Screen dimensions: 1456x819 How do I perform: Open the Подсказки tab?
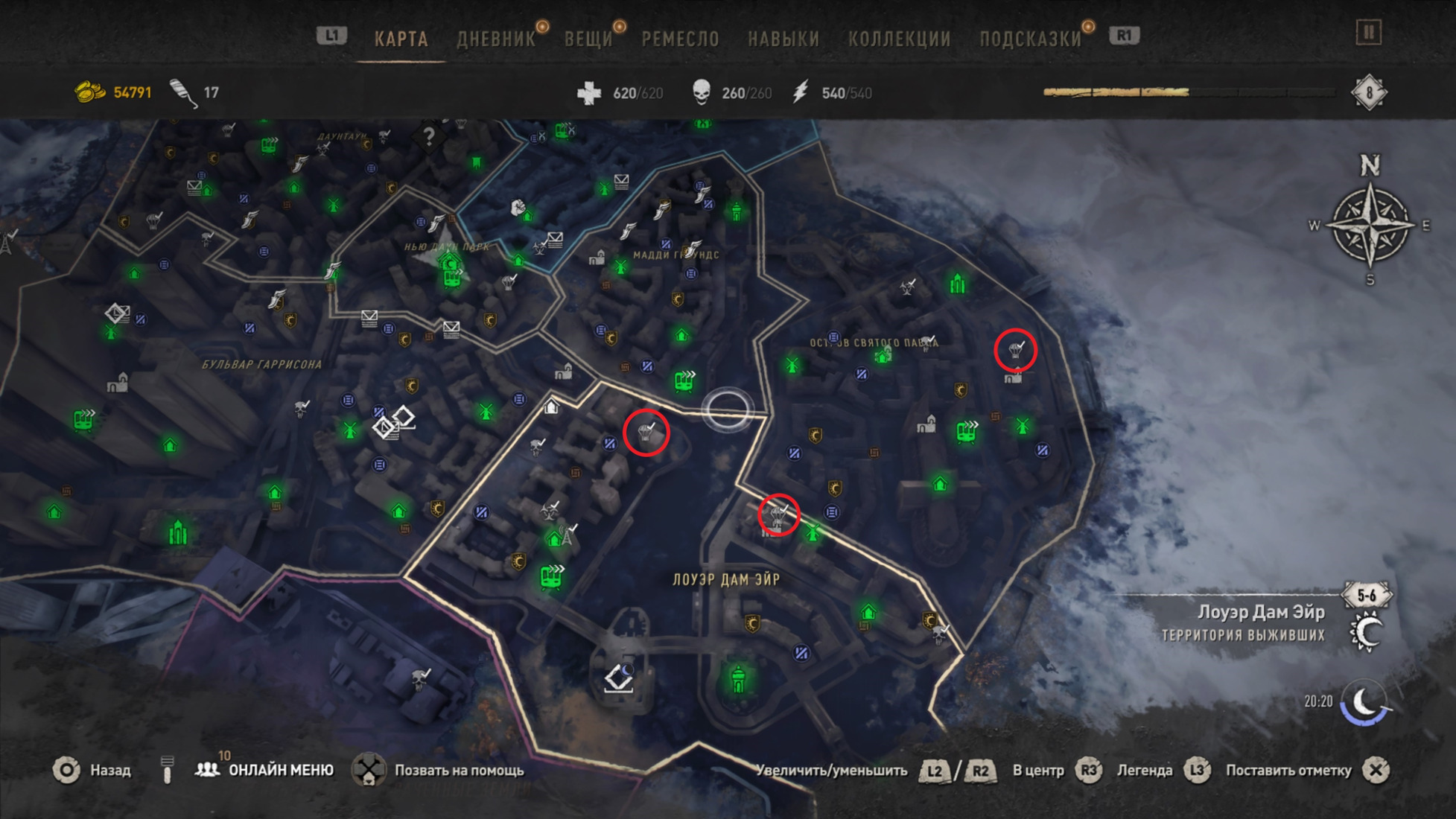(x=1030, y=39)
